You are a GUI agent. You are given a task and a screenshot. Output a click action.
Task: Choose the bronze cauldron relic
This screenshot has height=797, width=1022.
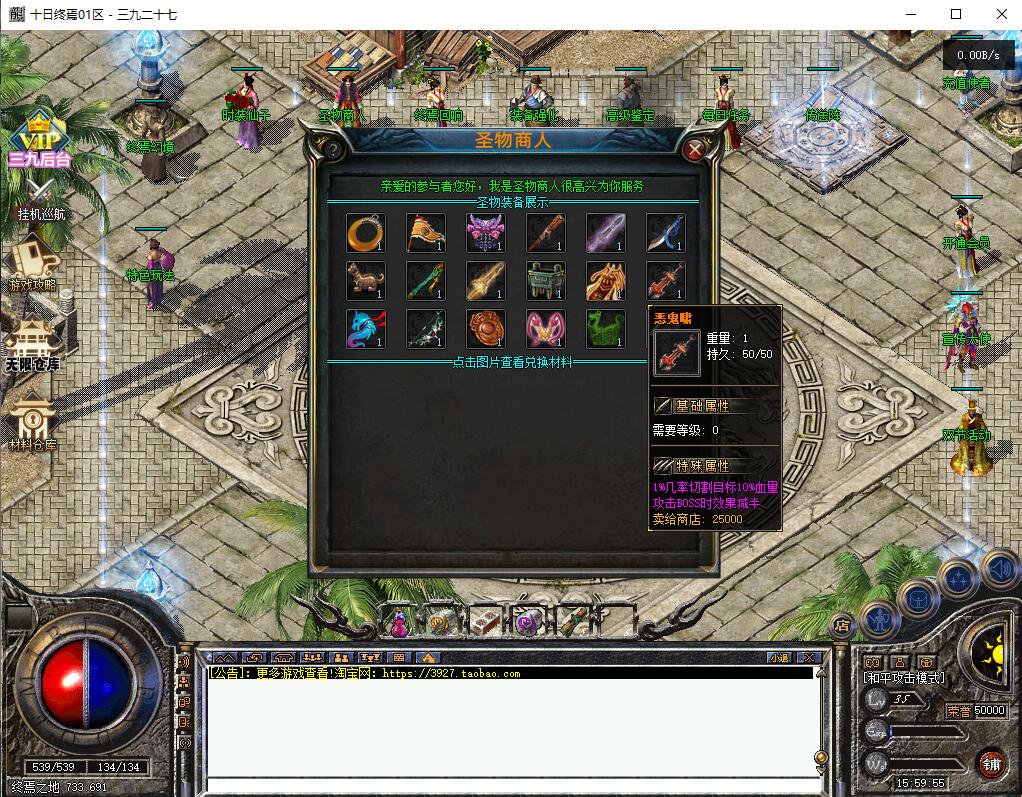click(545, 280)
